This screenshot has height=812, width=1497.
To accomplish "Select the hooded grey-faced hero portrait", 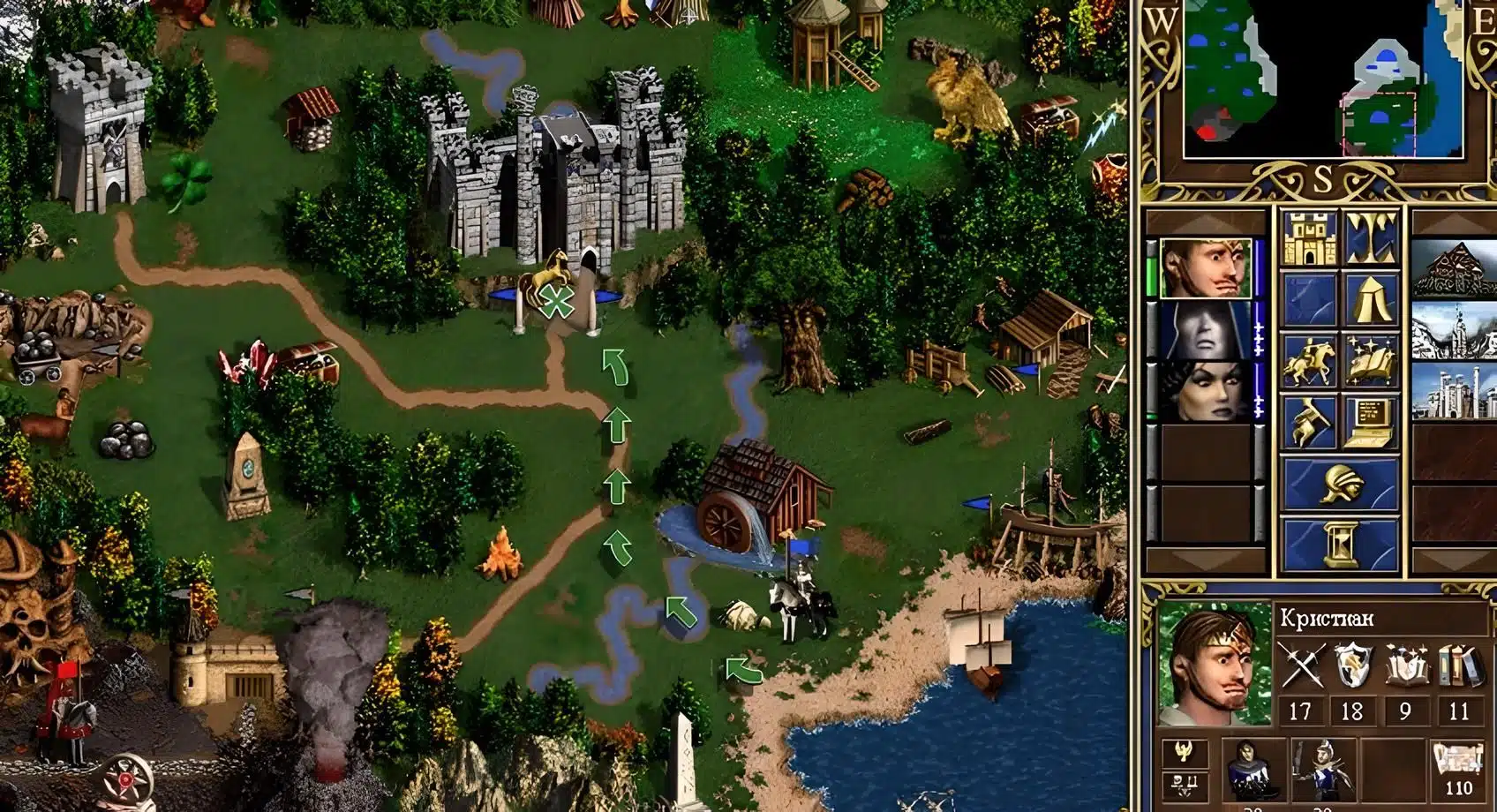I will pos(1204,330).
